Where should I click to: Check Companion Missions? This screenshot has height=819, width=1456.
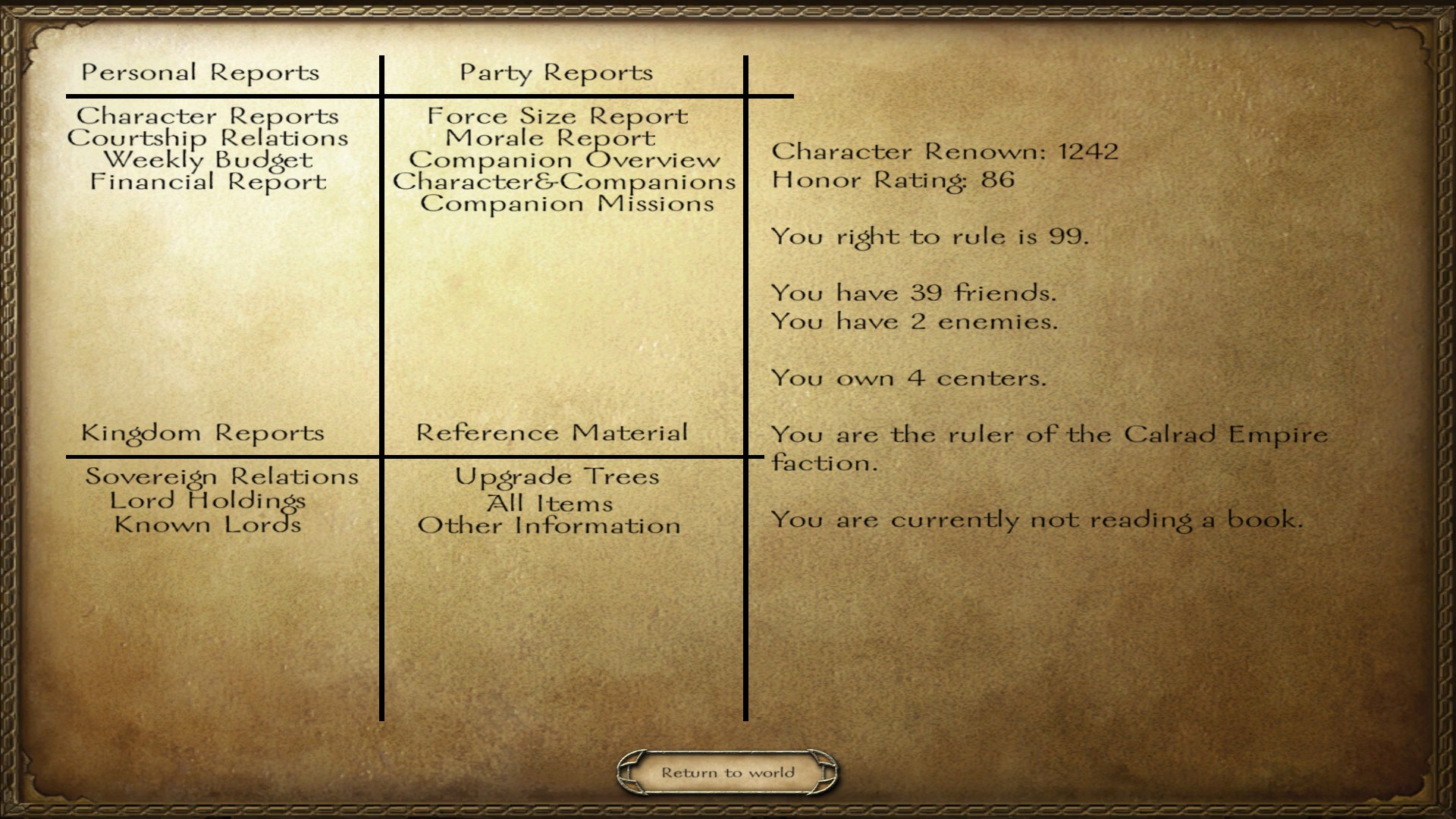tap(567, 204)
